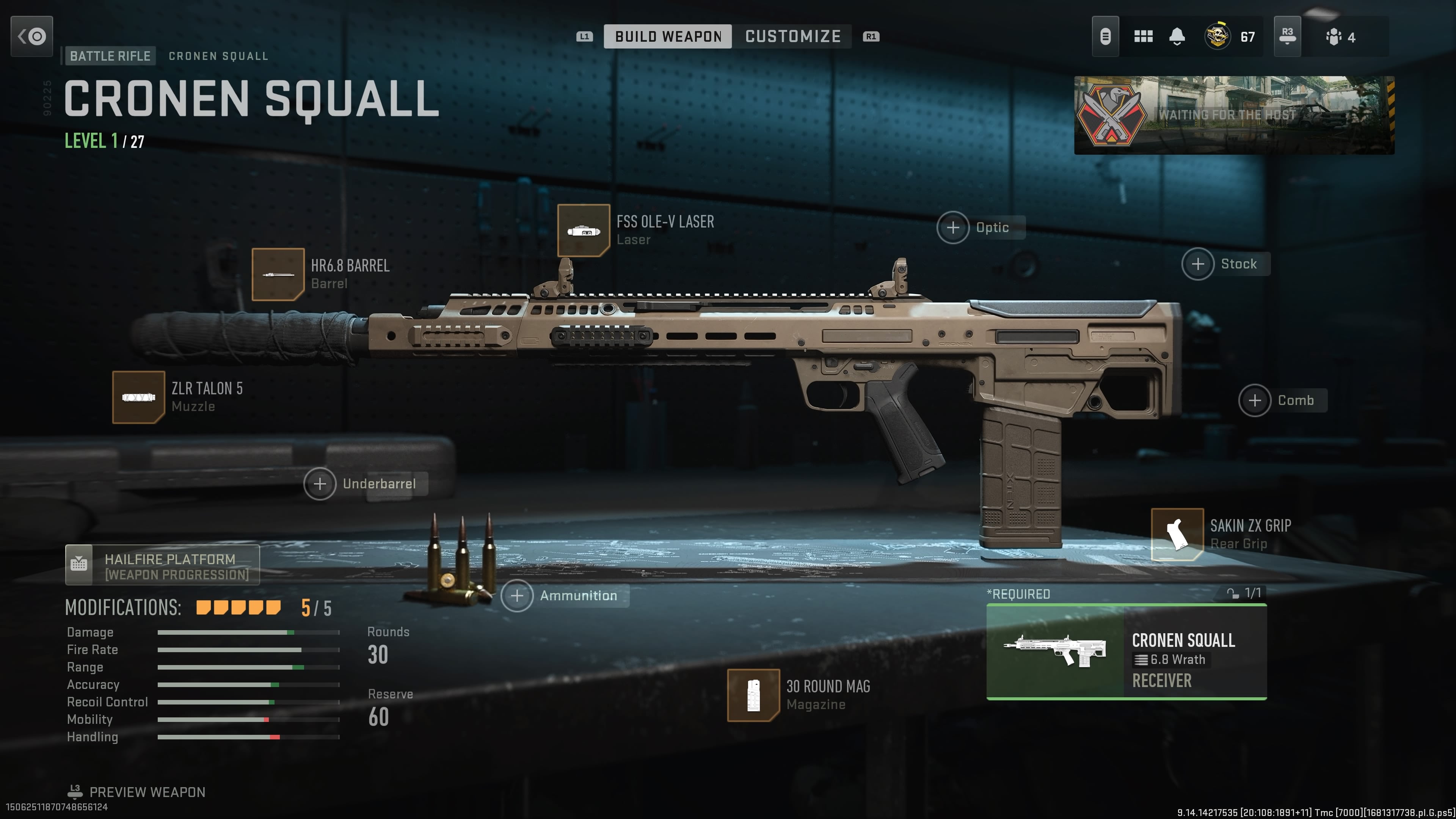Add a Comb attachment

click(1256, 400)
